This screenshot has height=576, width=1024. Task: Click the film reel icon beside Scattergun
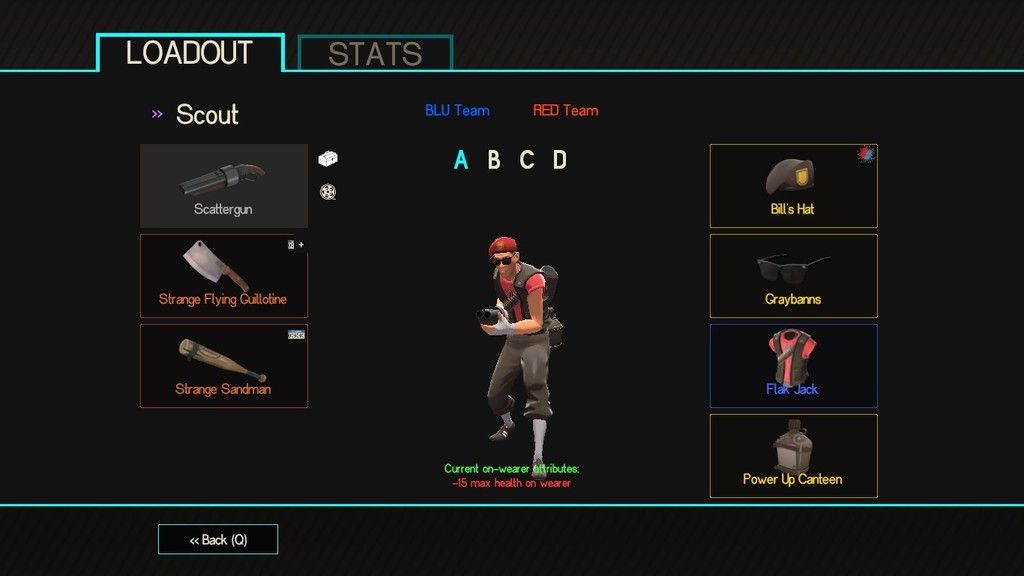(x=327, y=191)
